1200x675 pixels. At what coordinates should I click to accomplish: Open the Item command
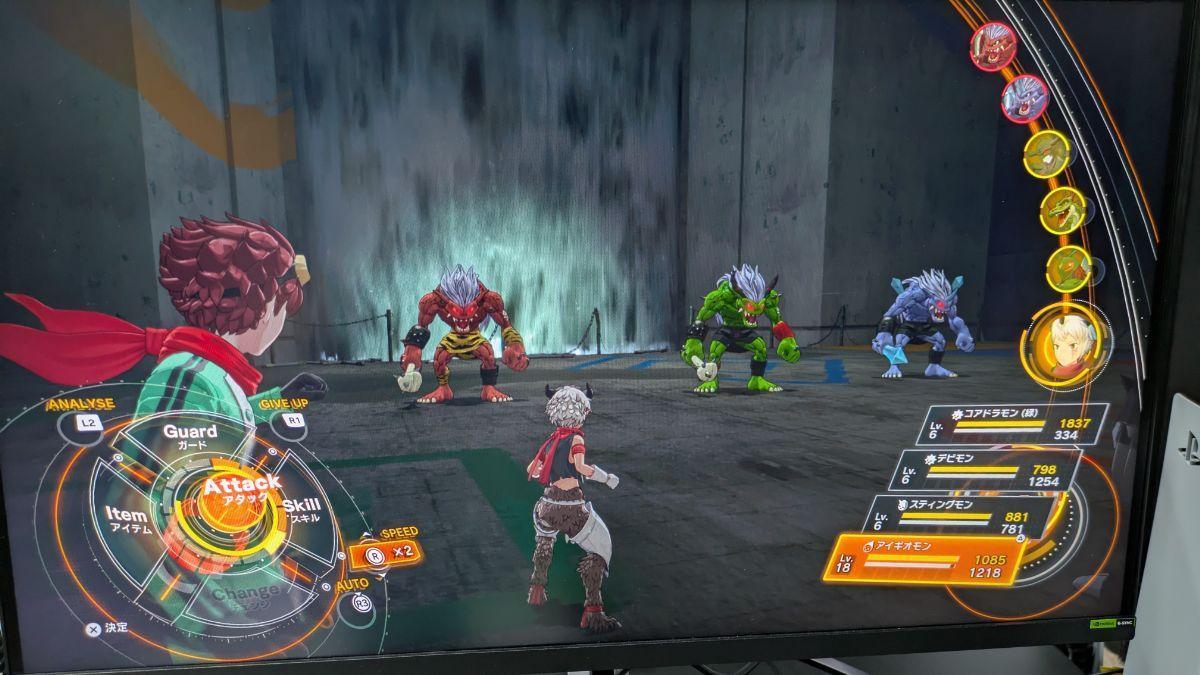128,519
